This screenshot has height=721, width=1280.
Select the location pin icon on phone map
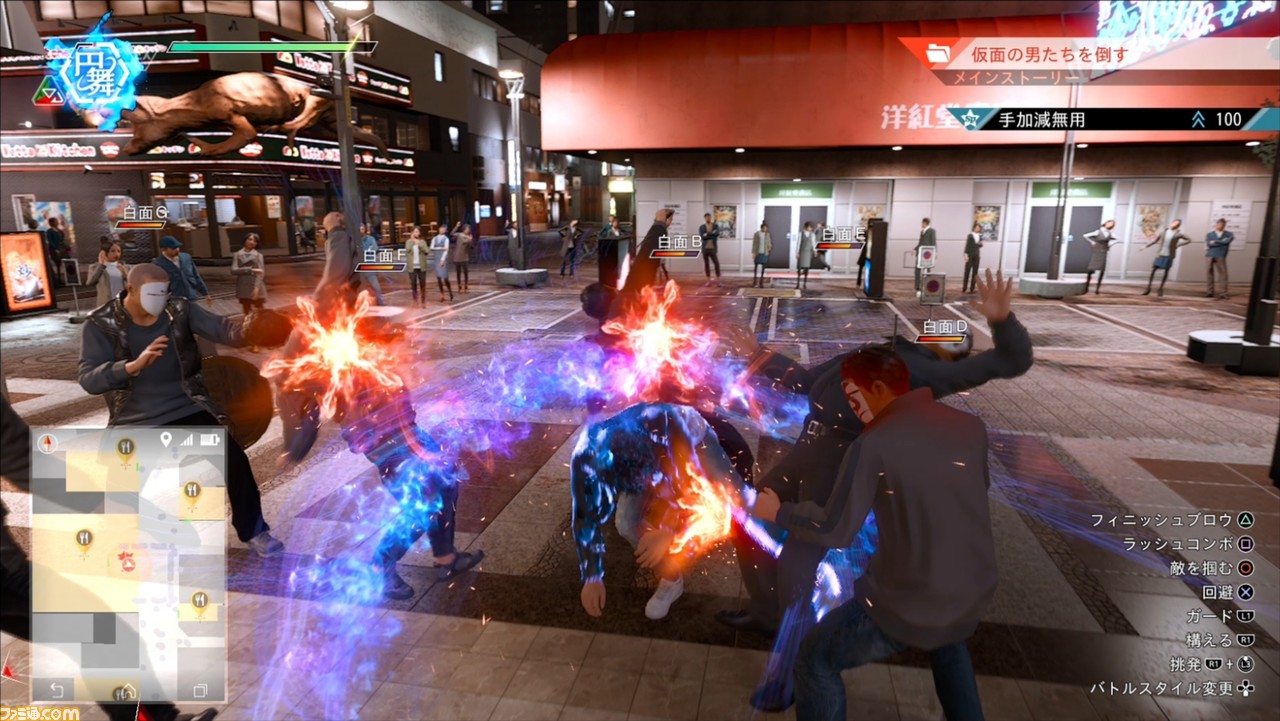tap(165, 440)
